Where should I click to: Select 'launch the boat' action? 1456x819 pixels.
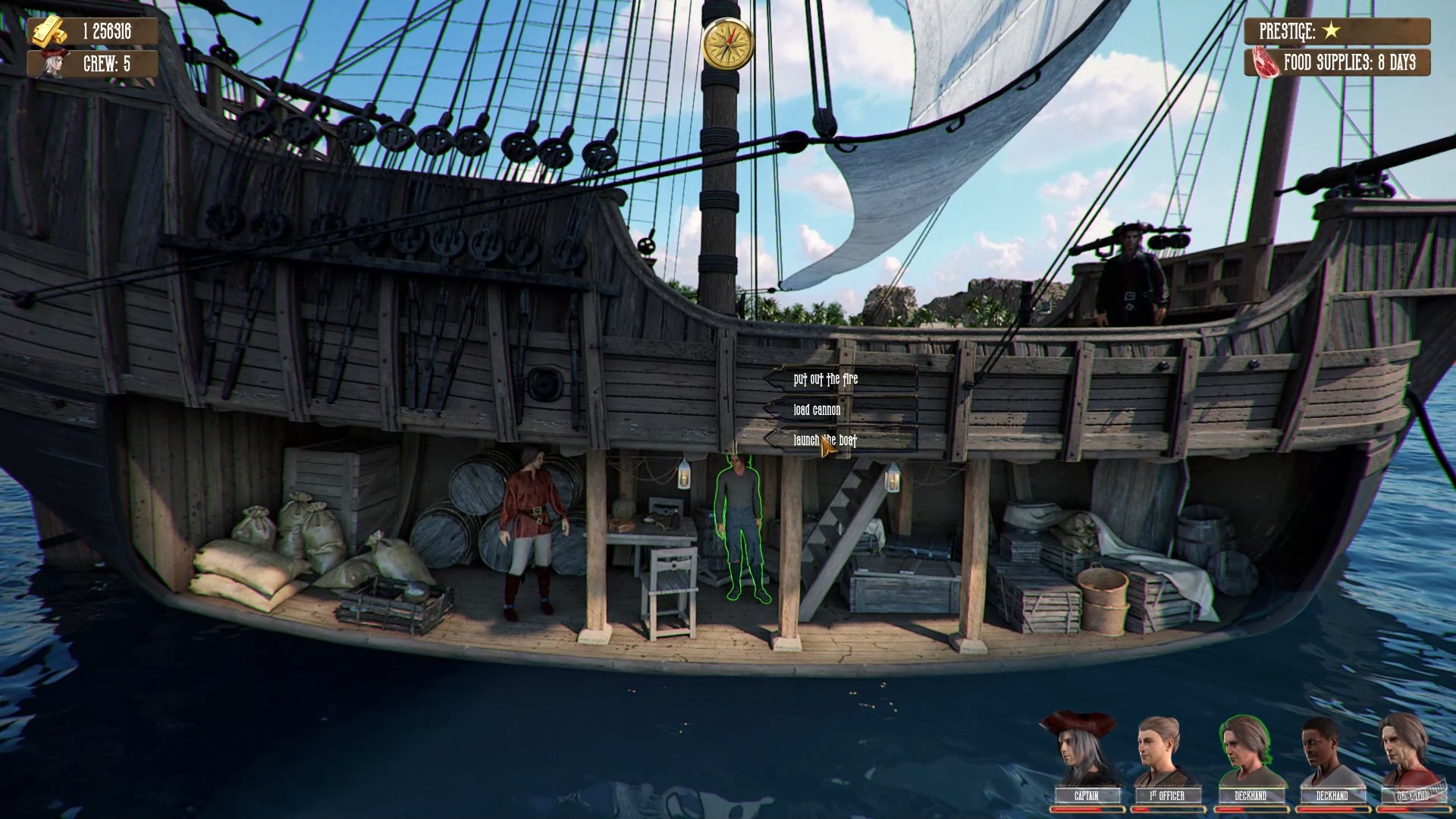pos(824,439)
